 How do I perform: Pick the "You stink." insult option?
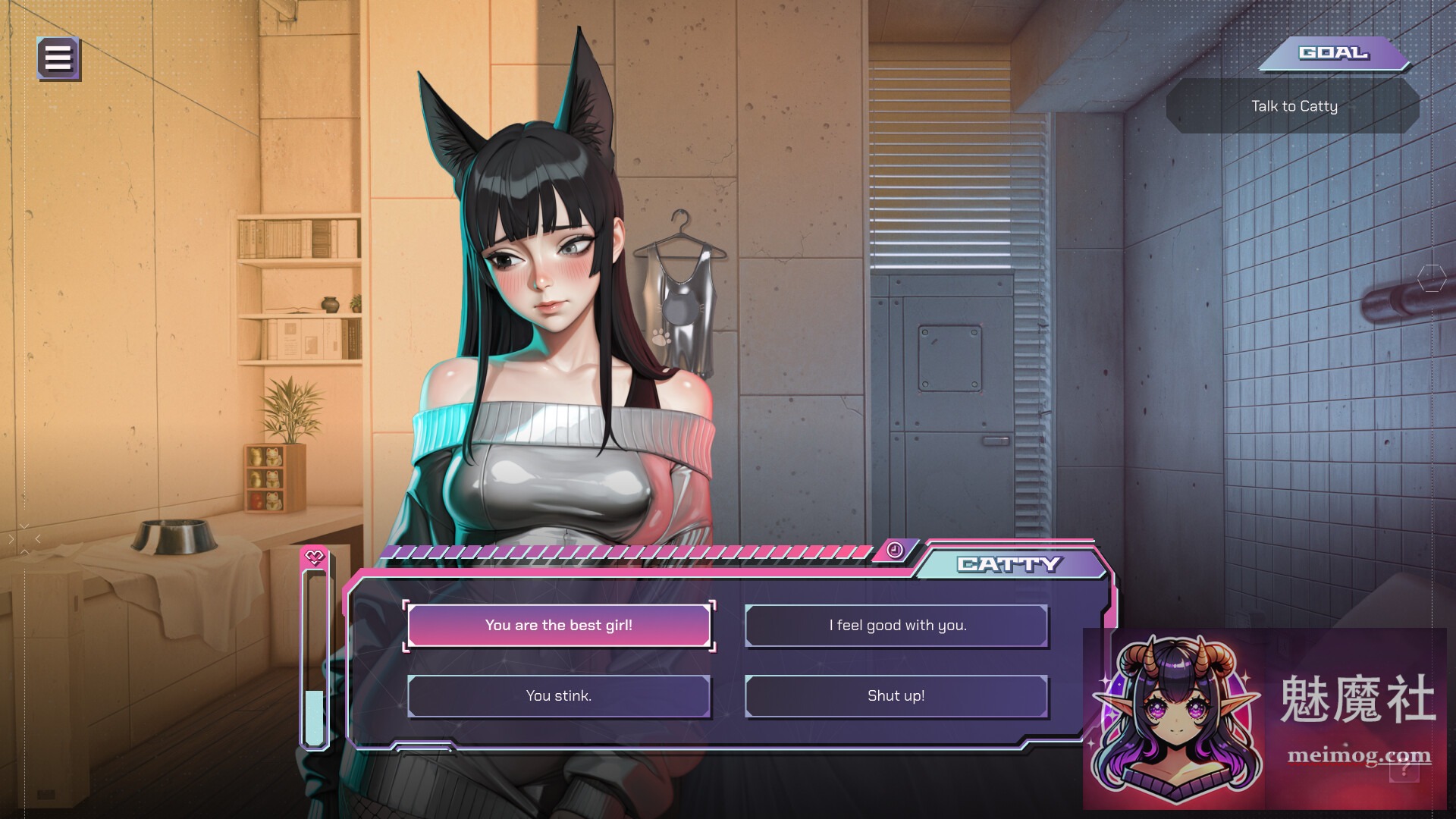tap(559, 695)
